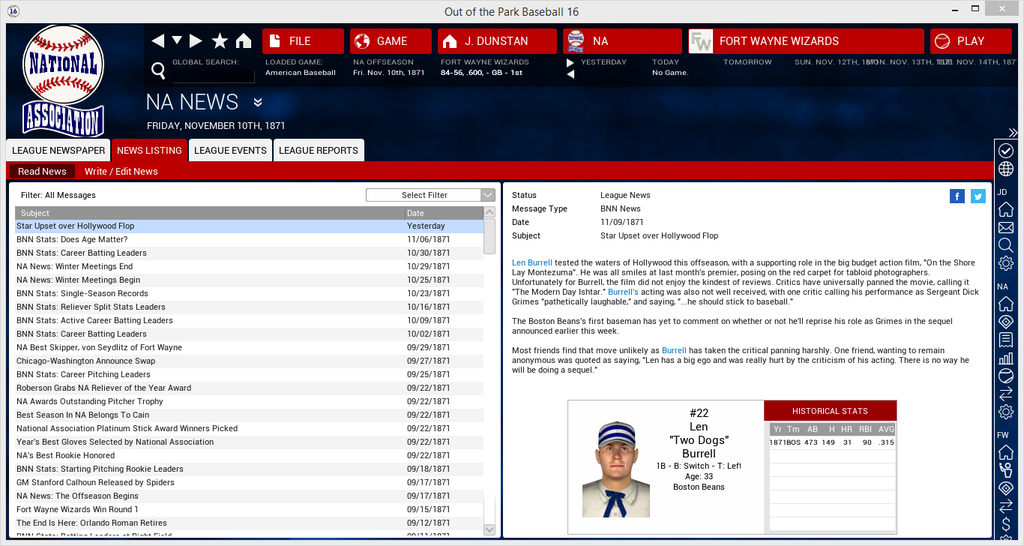Image resolution: width=1024 pixels, height=546 pixels.
Task: Switch to the League Newspaper tab
Action: [x=58, y=151]
